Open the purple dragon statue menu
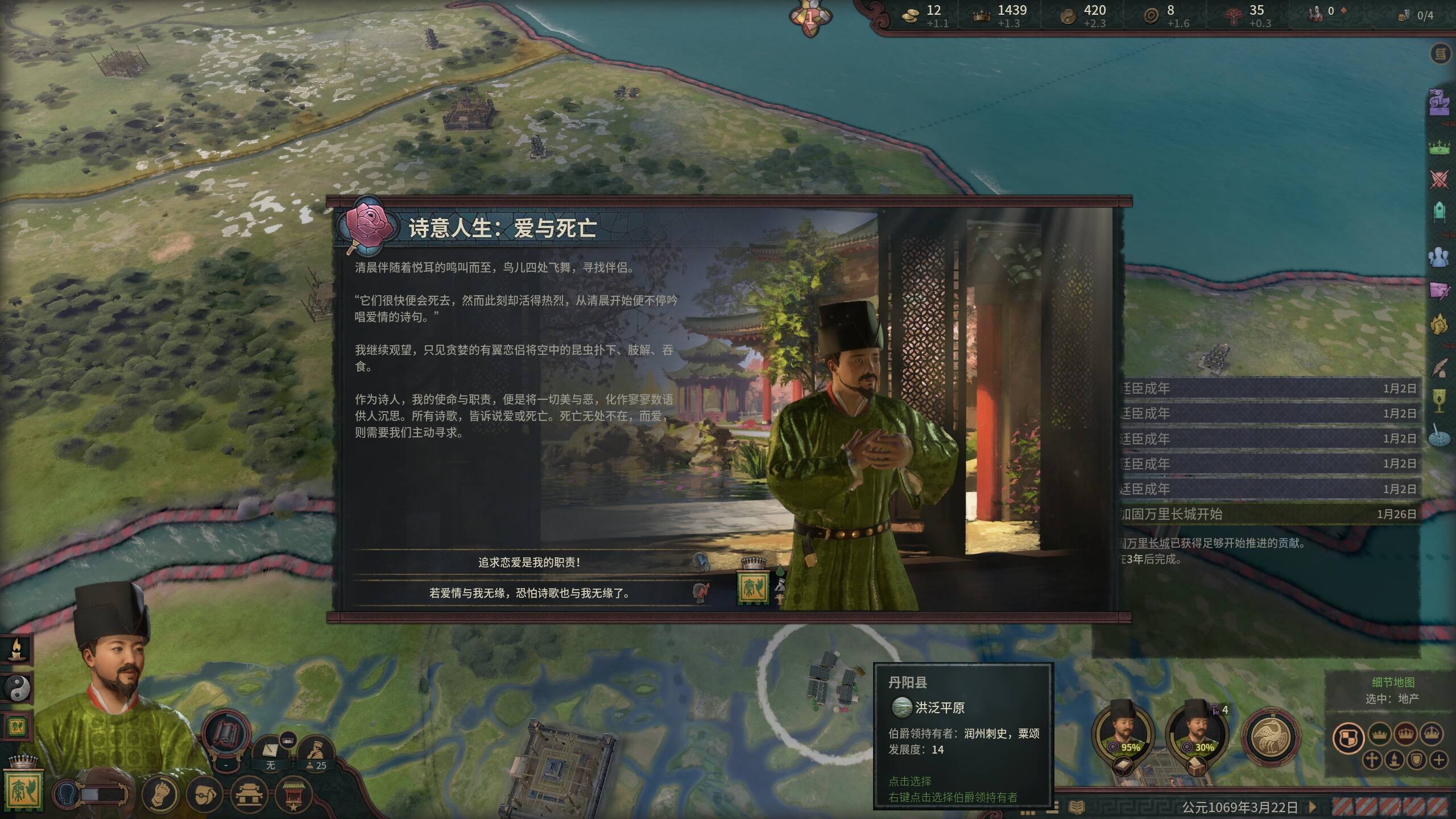The image size is (1456, 819). (1440, 102)
